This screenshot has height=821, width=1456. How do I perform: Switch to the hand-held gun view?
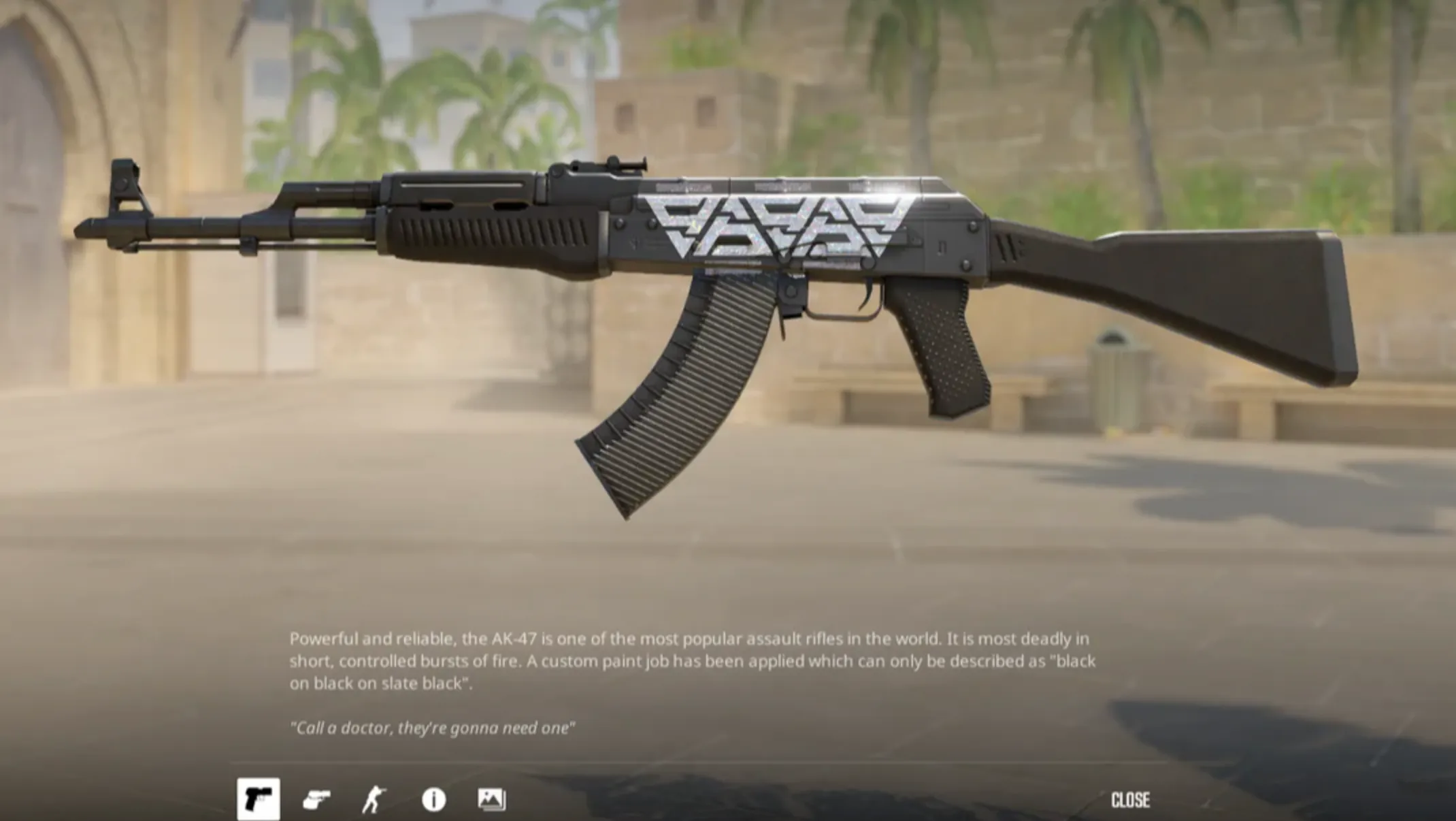(x=316, y=799)
